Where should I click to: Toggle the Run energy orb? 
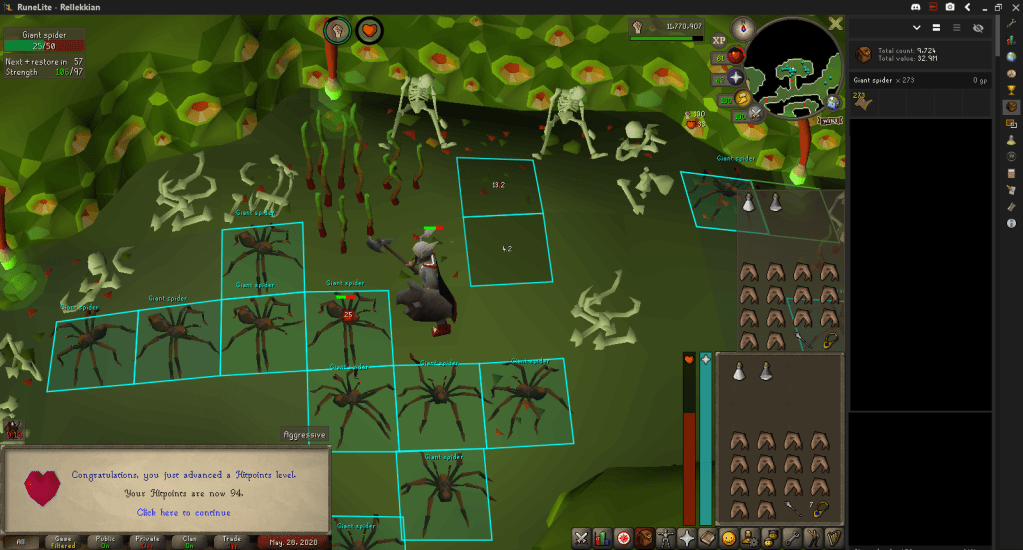(741, 98)
